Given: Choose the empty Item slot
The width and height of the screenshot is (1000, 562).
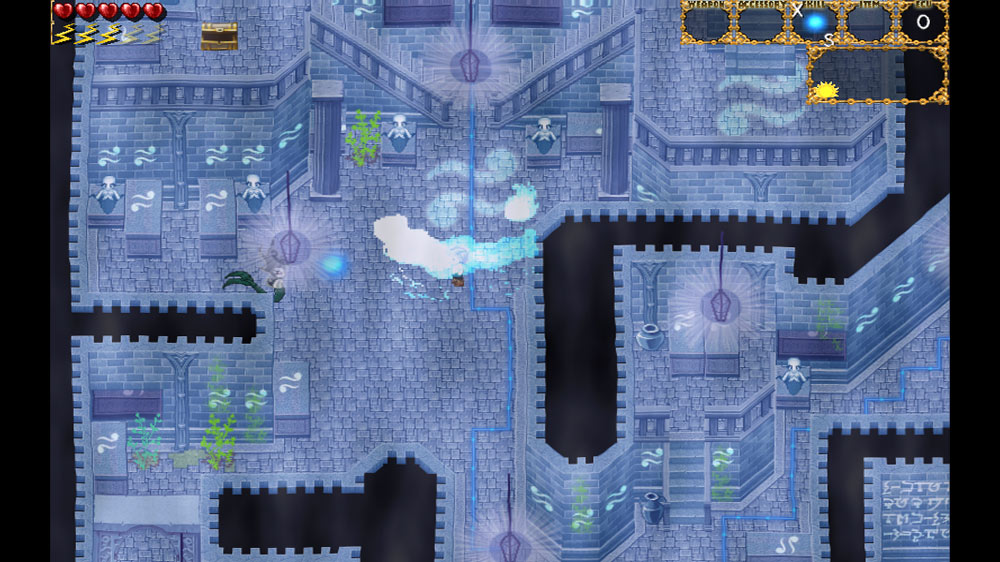Looking at the screenshot, I should [868, 25].
